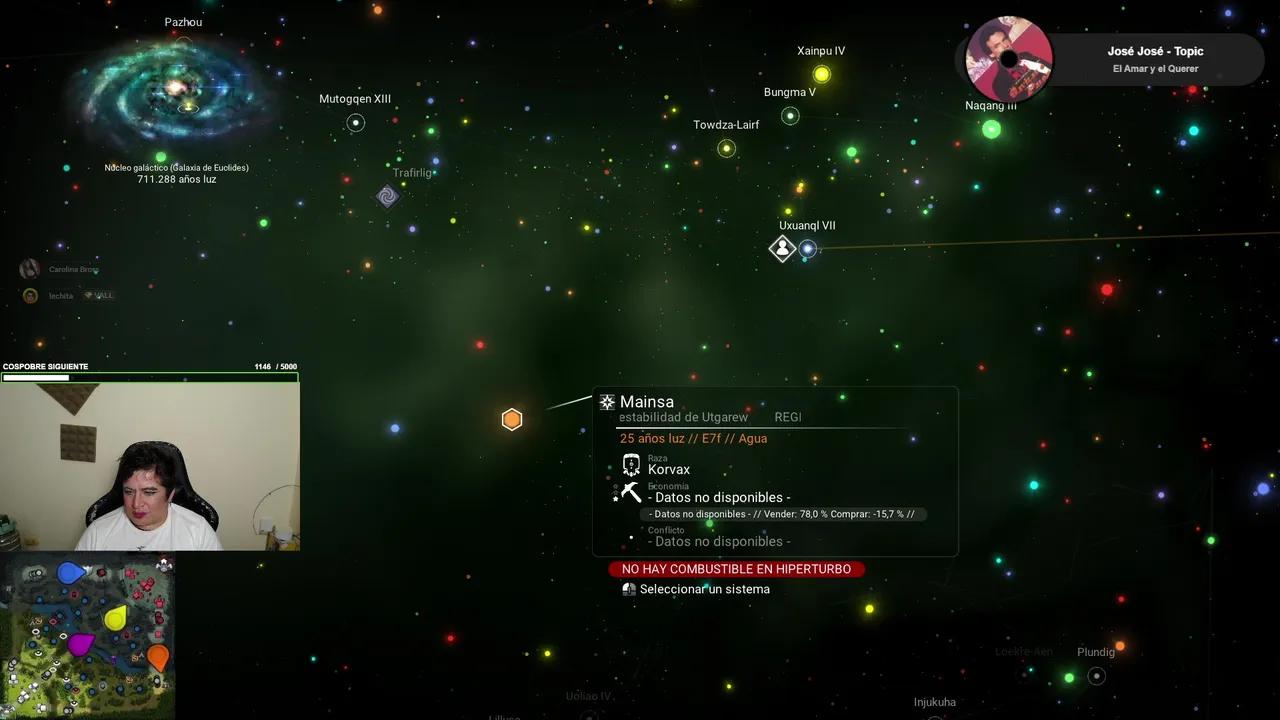The image size is (1280, 720).
Task: Select the Mainsa system hexagon marker
Action: click(x=512, y=420)
